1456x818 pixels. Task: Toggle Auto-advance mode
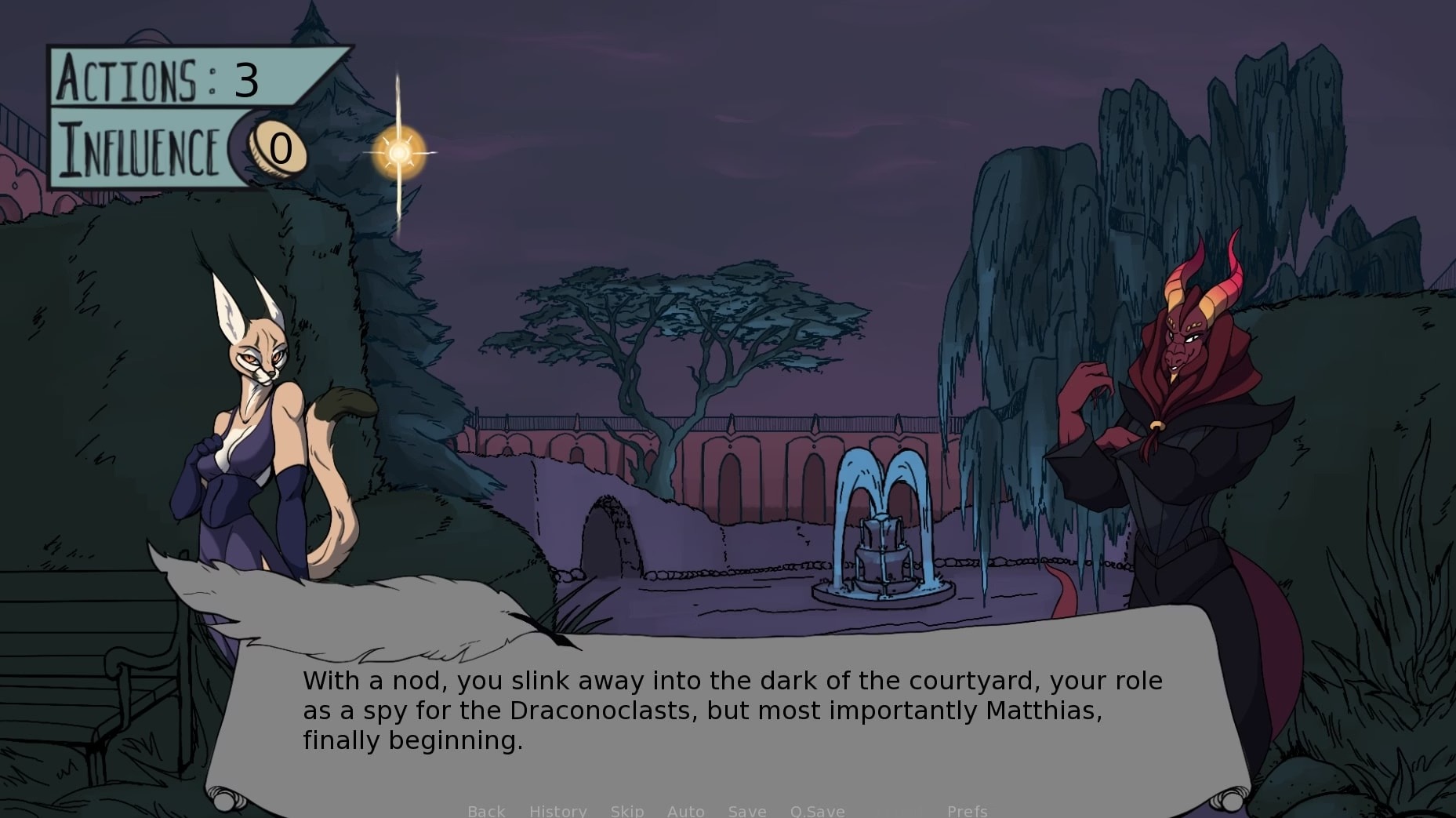(x=685, y=811)
